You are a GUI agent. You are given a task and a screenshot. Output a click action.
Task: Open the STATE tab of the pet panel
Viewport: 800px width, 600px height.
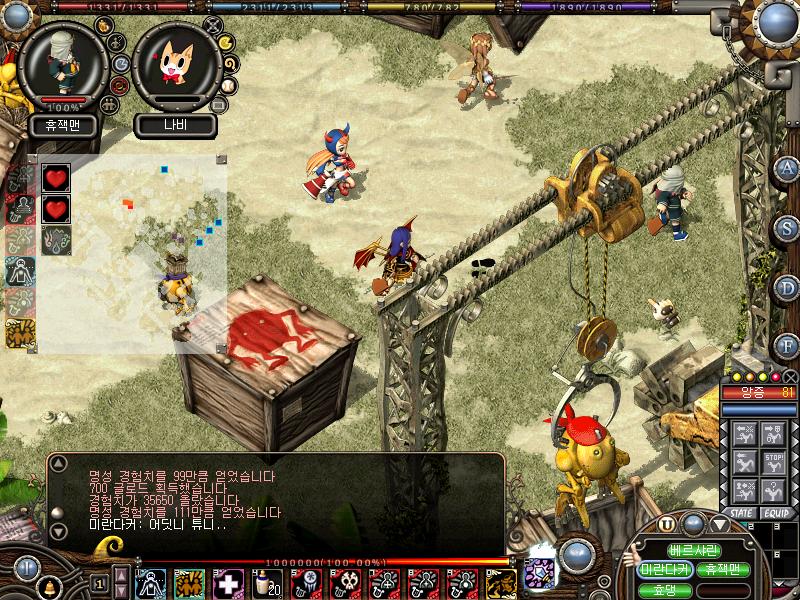(741, 513)
